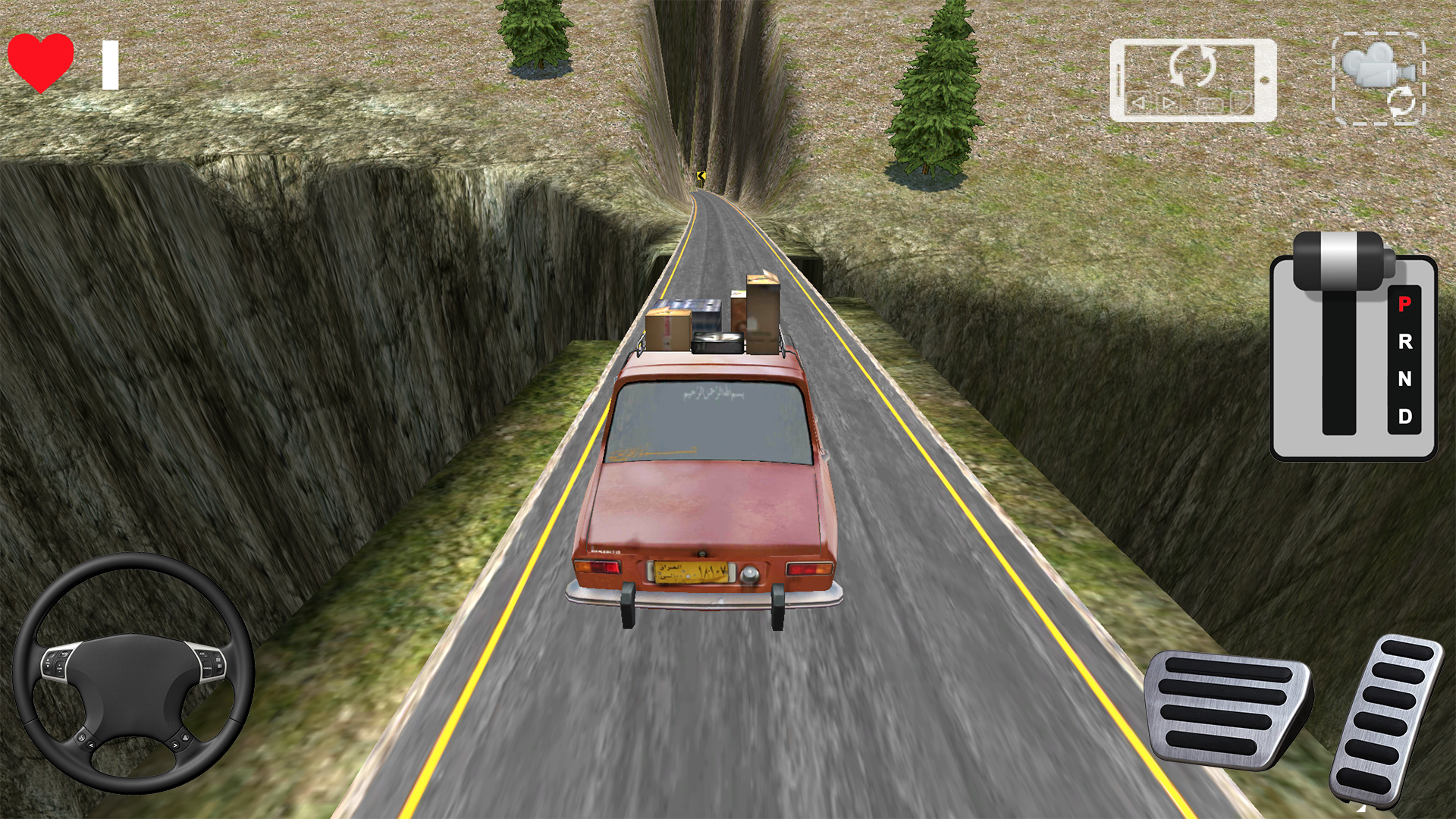Click the camera view switch icon
The width and height of the screenshot is (1456, 819).
[x=1368, y=65]
